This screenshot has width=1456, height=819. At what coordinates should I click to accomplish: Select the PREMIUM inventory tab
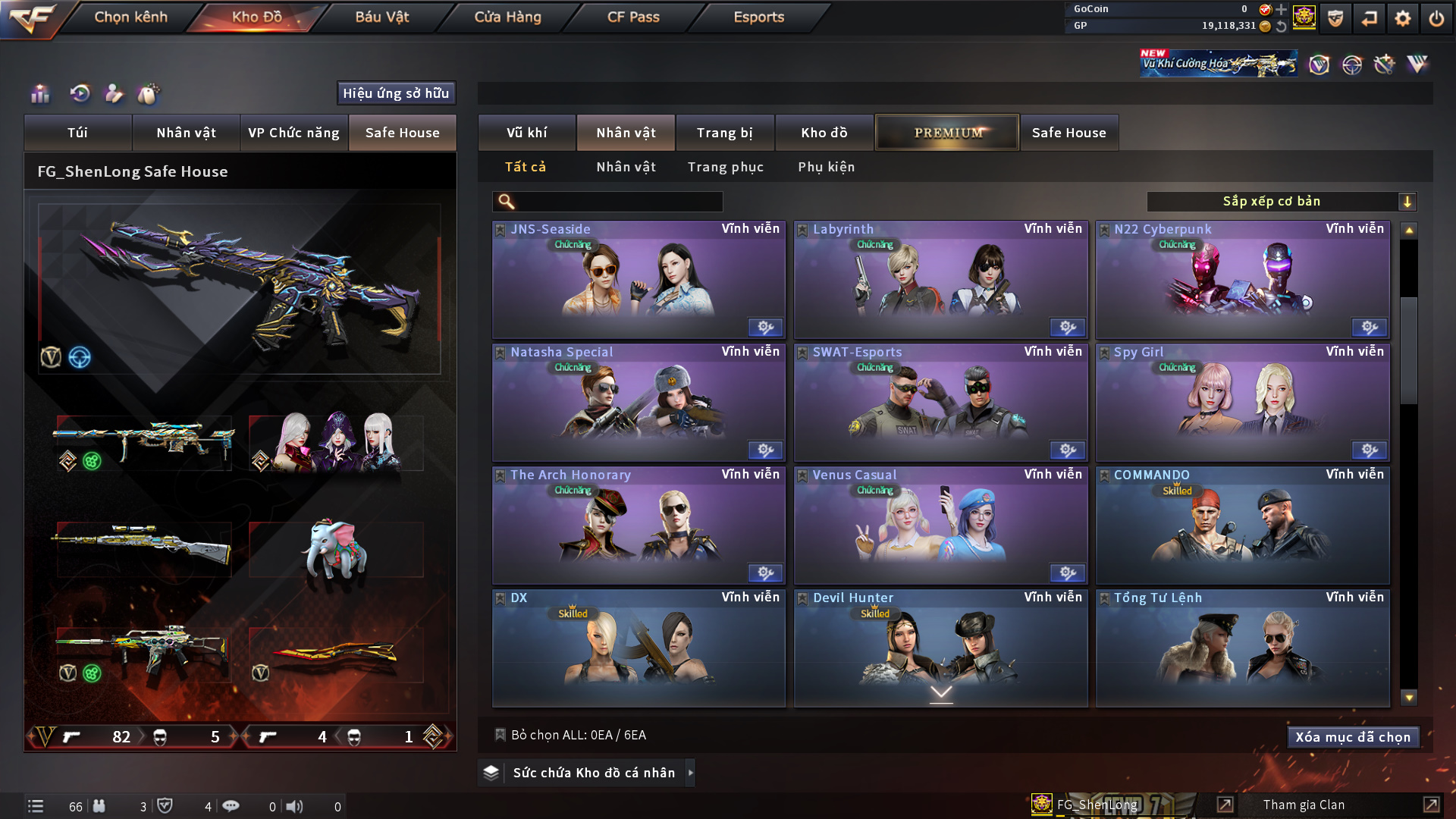pyautogui.click(x=947, y=133)
